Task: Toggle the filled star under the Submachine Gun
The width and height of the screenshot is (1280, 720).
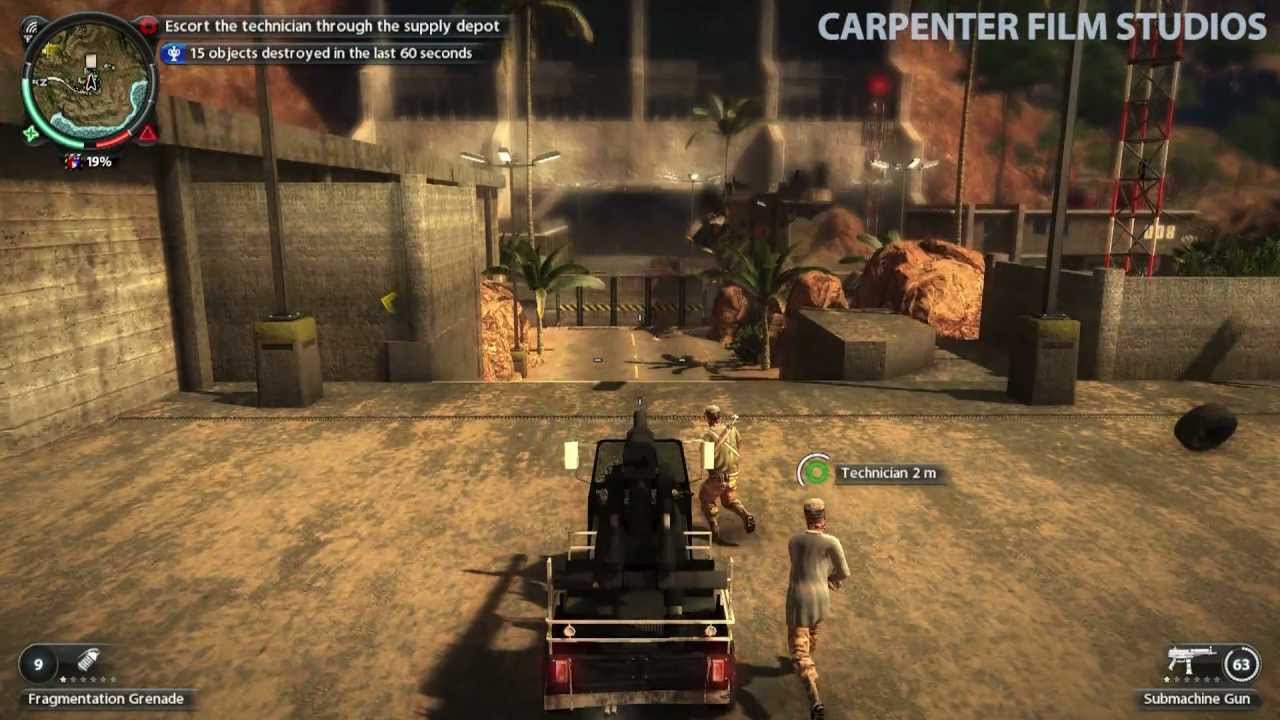Action: pos(1165,680)
